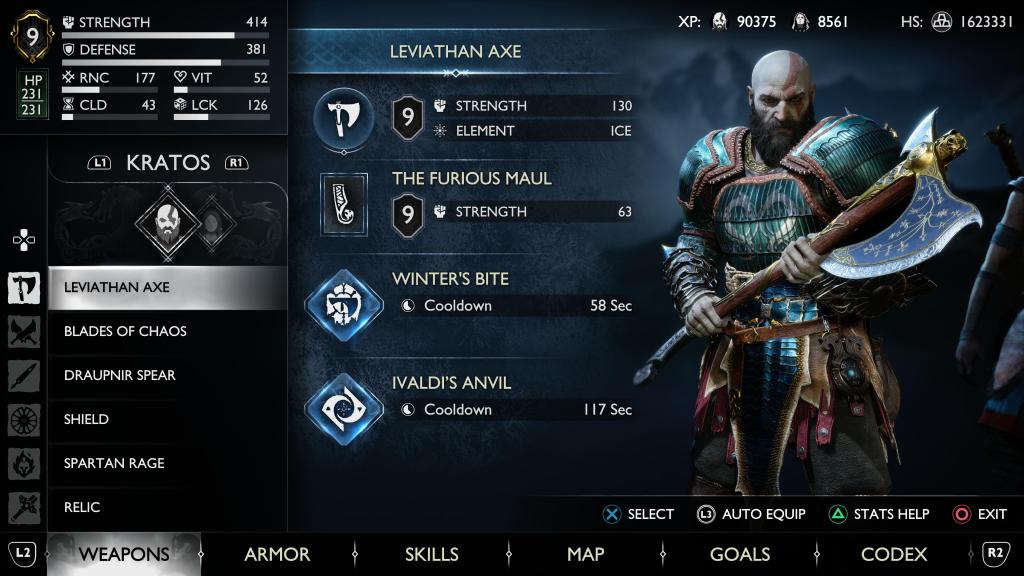Choose The Furious Maul attachment slot
Image resolution: width=1024 pixels, height=576 pixels.
click(x=344, y=204)
